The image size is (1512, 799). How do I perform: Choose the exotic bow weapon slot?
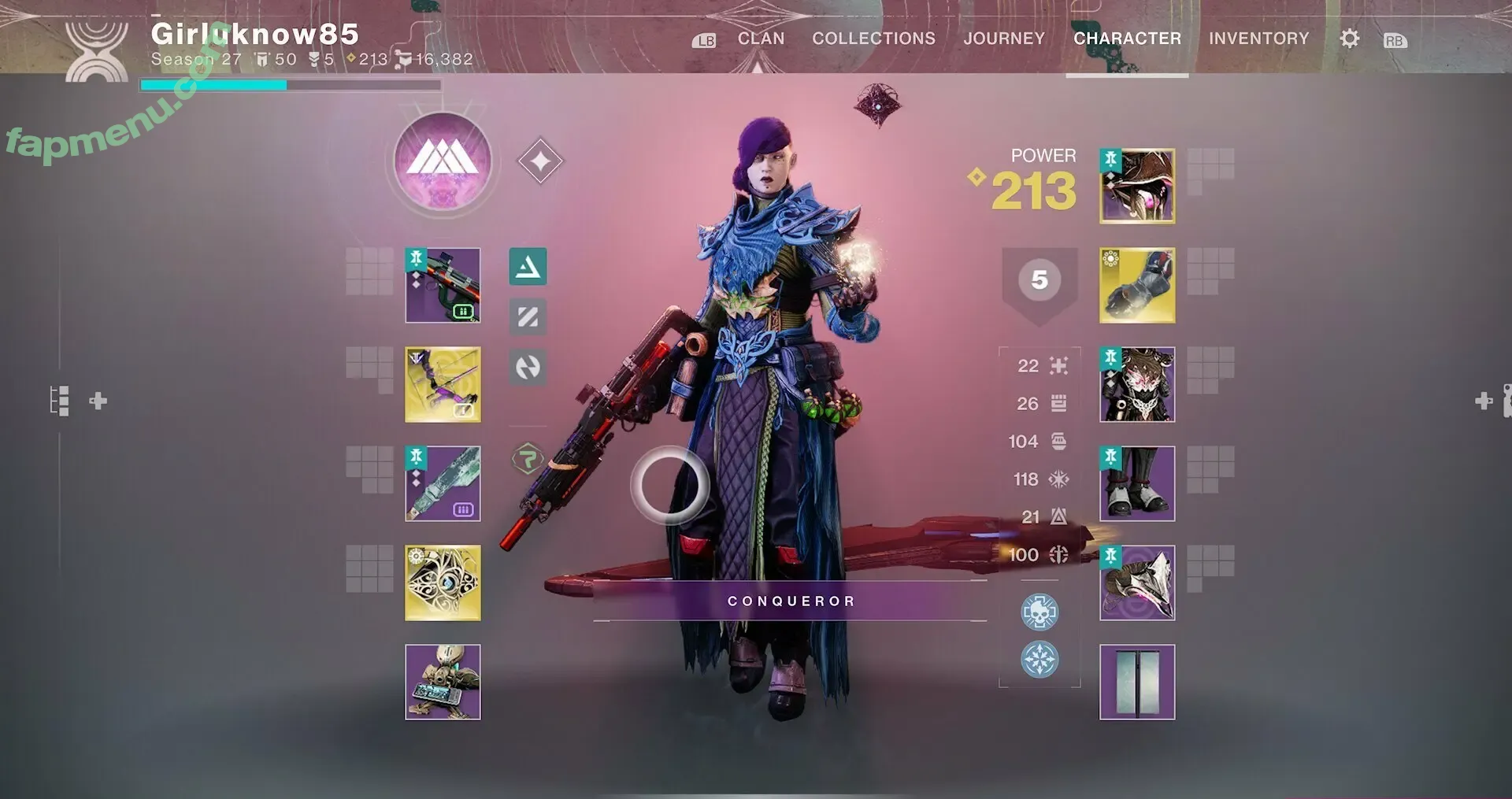point(443,385)
